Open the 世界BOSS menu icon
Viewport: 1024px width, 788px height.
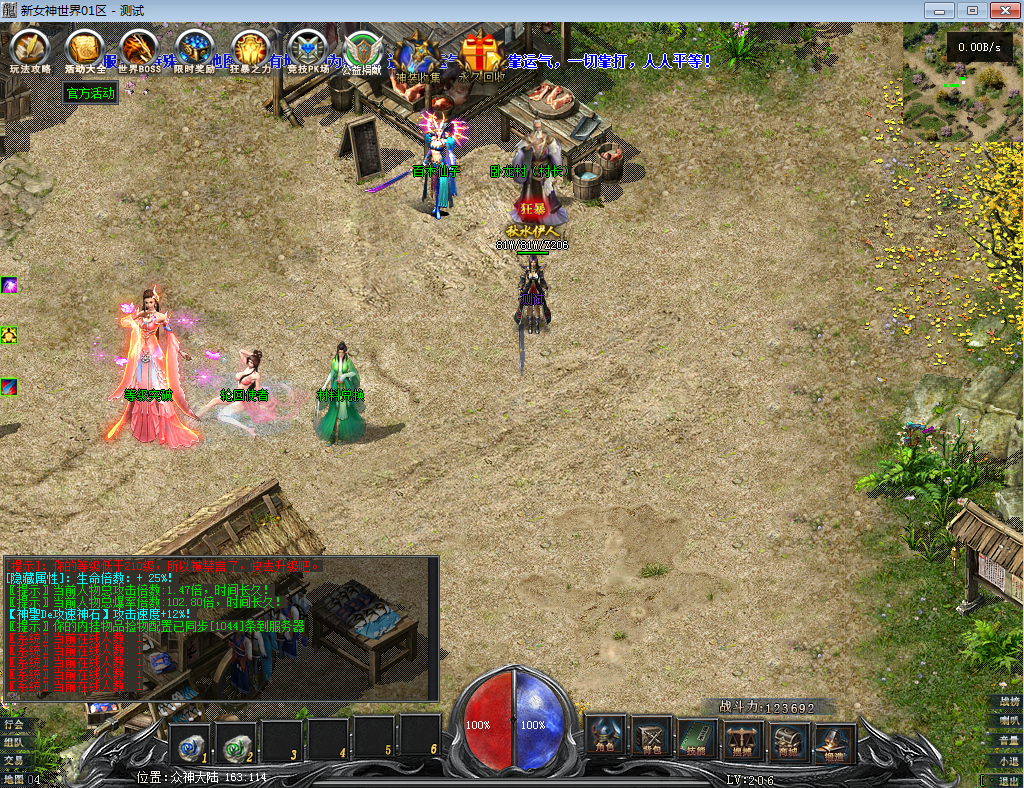point(139,49)
